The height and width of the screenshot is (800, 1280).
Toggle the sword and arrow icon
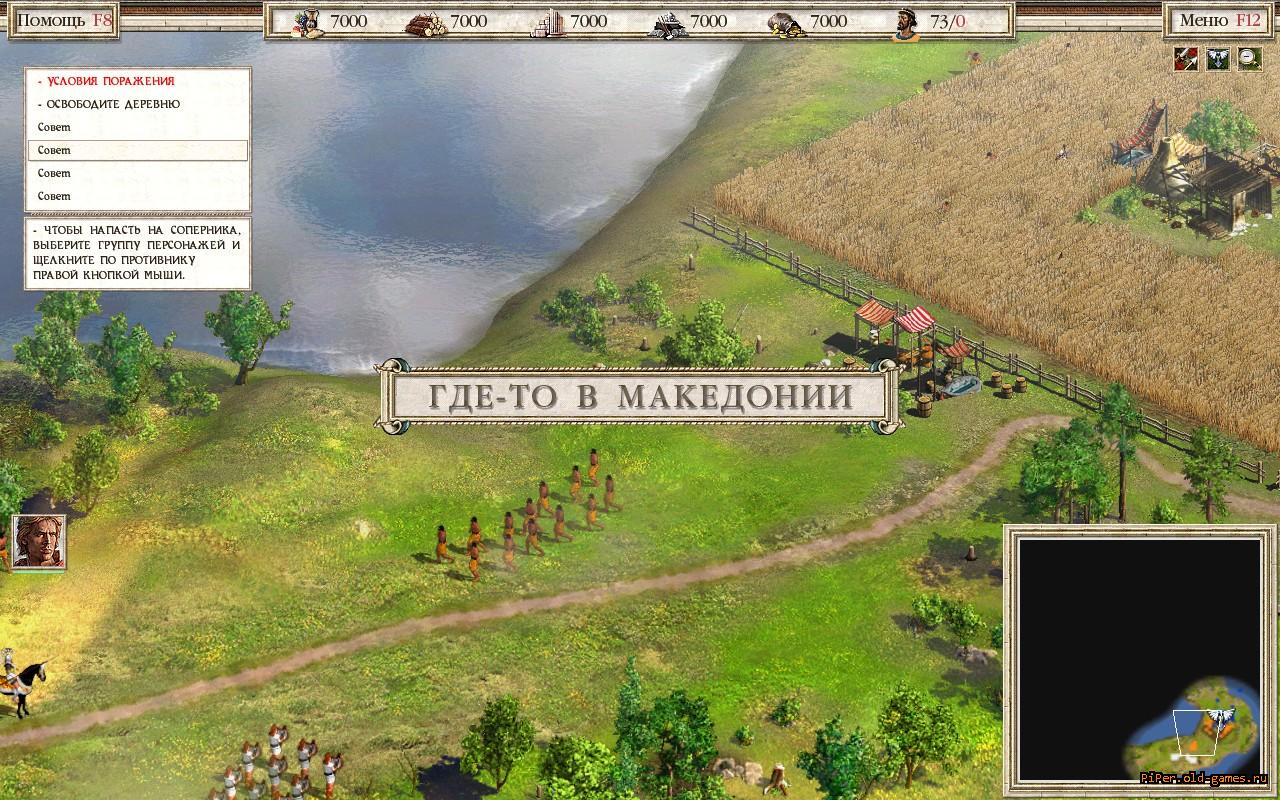click(1186, 59)
